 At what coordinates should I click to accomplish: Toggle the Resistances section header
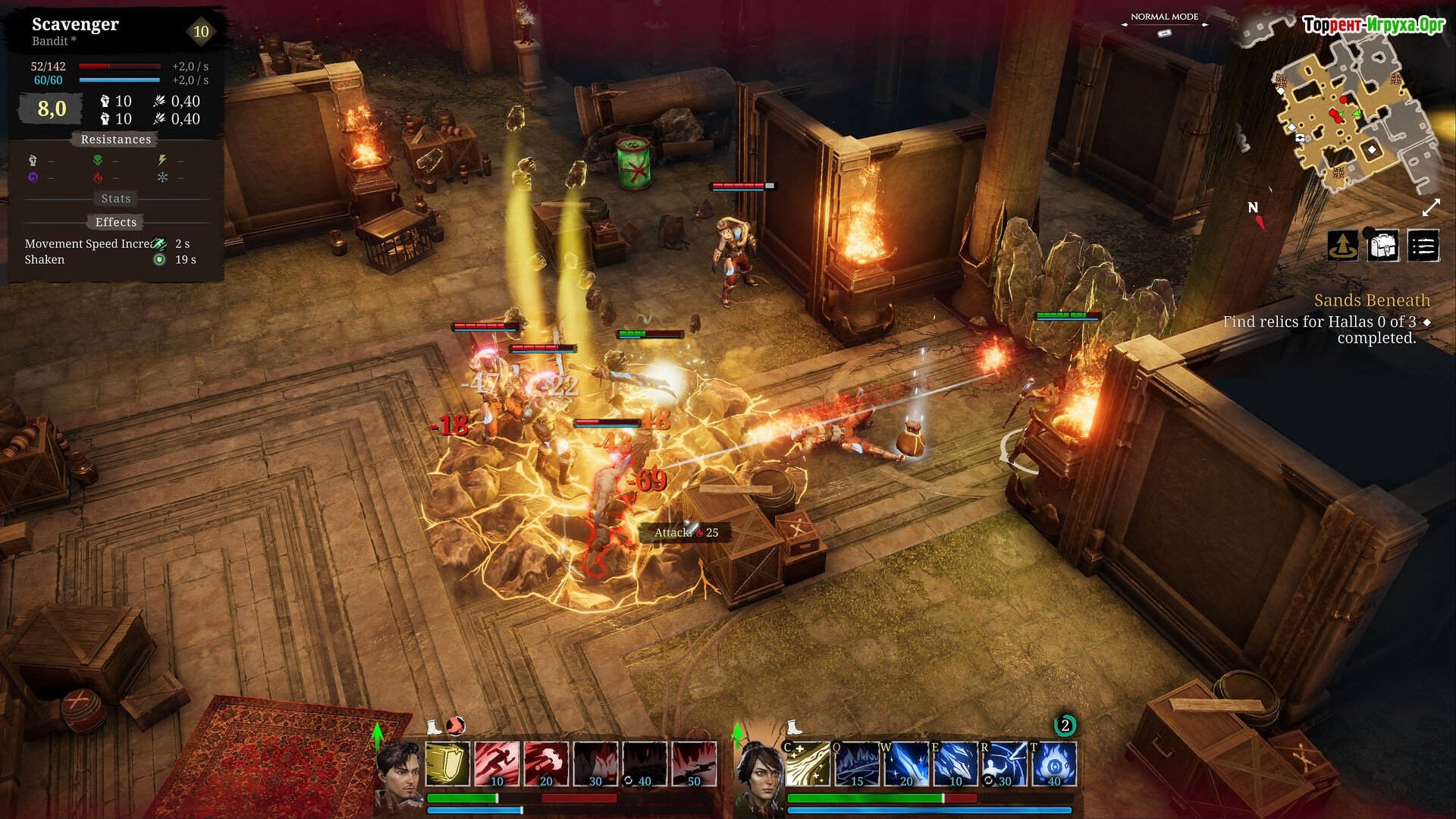click(x=116, y=140)
